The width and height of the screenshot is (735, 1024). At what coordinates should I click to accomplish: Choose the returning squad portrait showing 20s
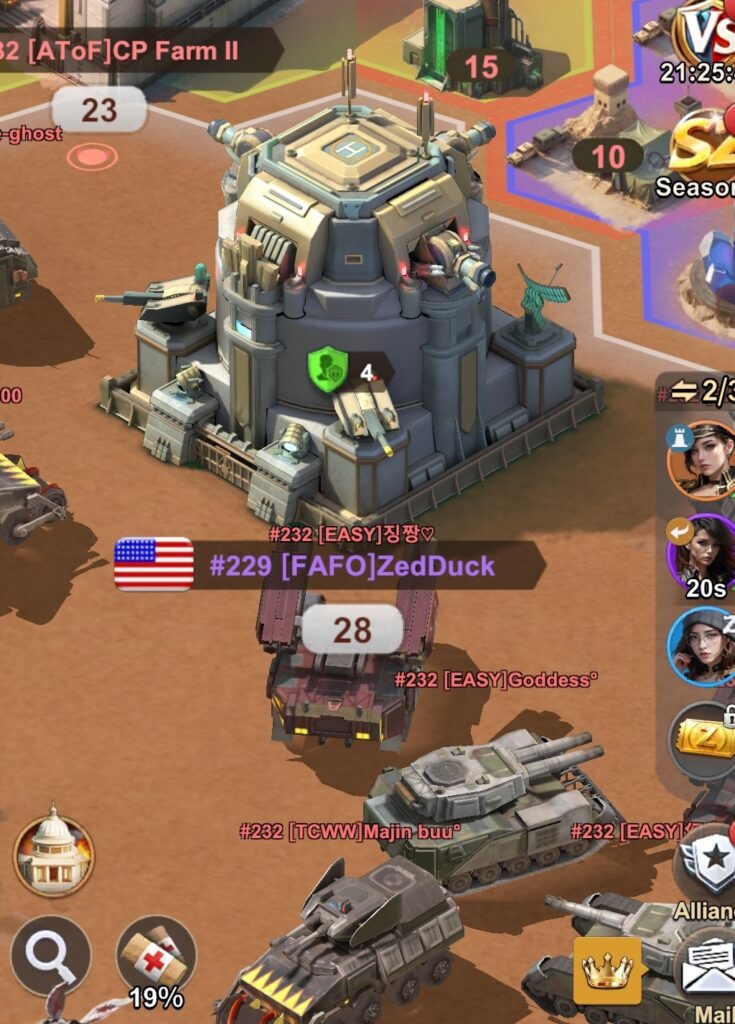pos(704,553)
